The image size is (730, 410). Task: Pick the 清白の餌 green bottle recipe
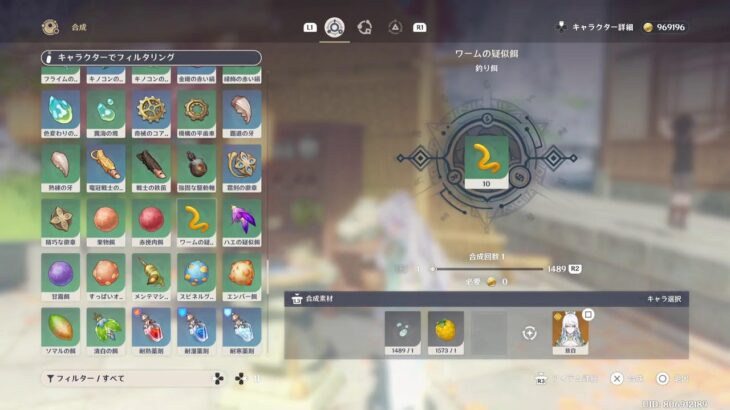click(x=105, y=327)
